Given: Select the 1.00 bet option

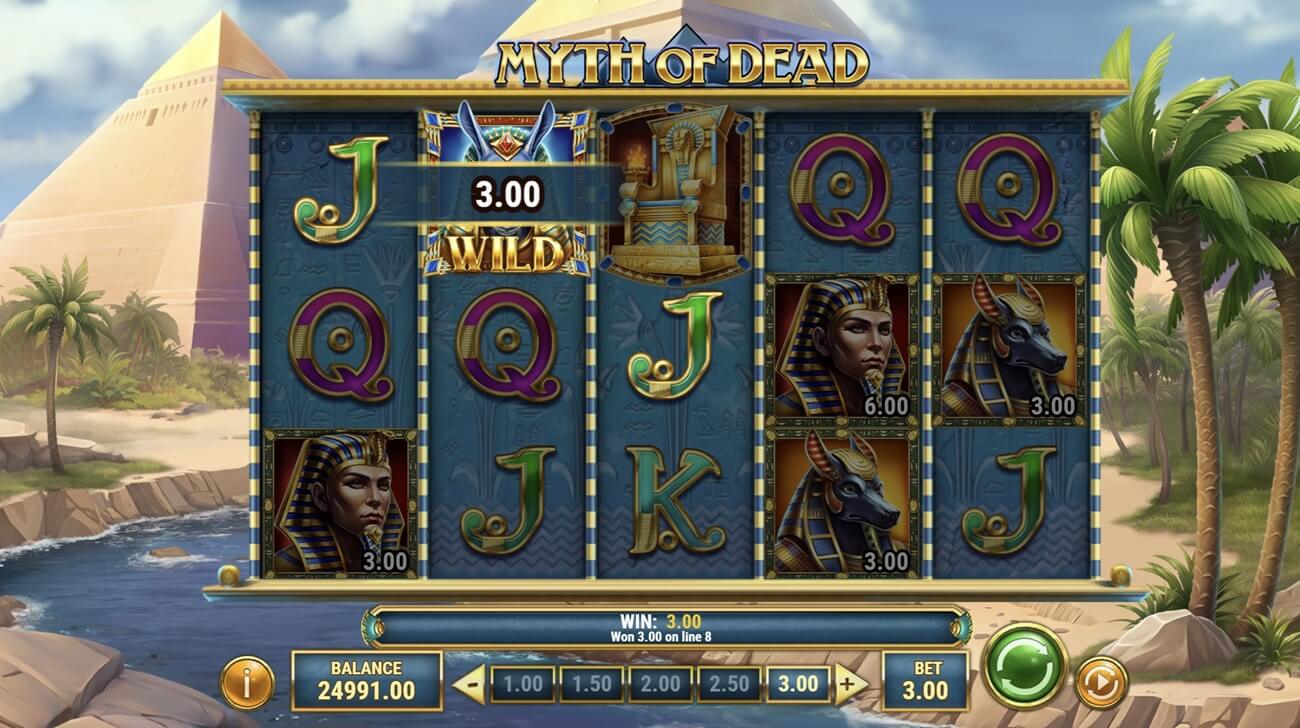Looking at the screenshot, I should coord(522,685).
